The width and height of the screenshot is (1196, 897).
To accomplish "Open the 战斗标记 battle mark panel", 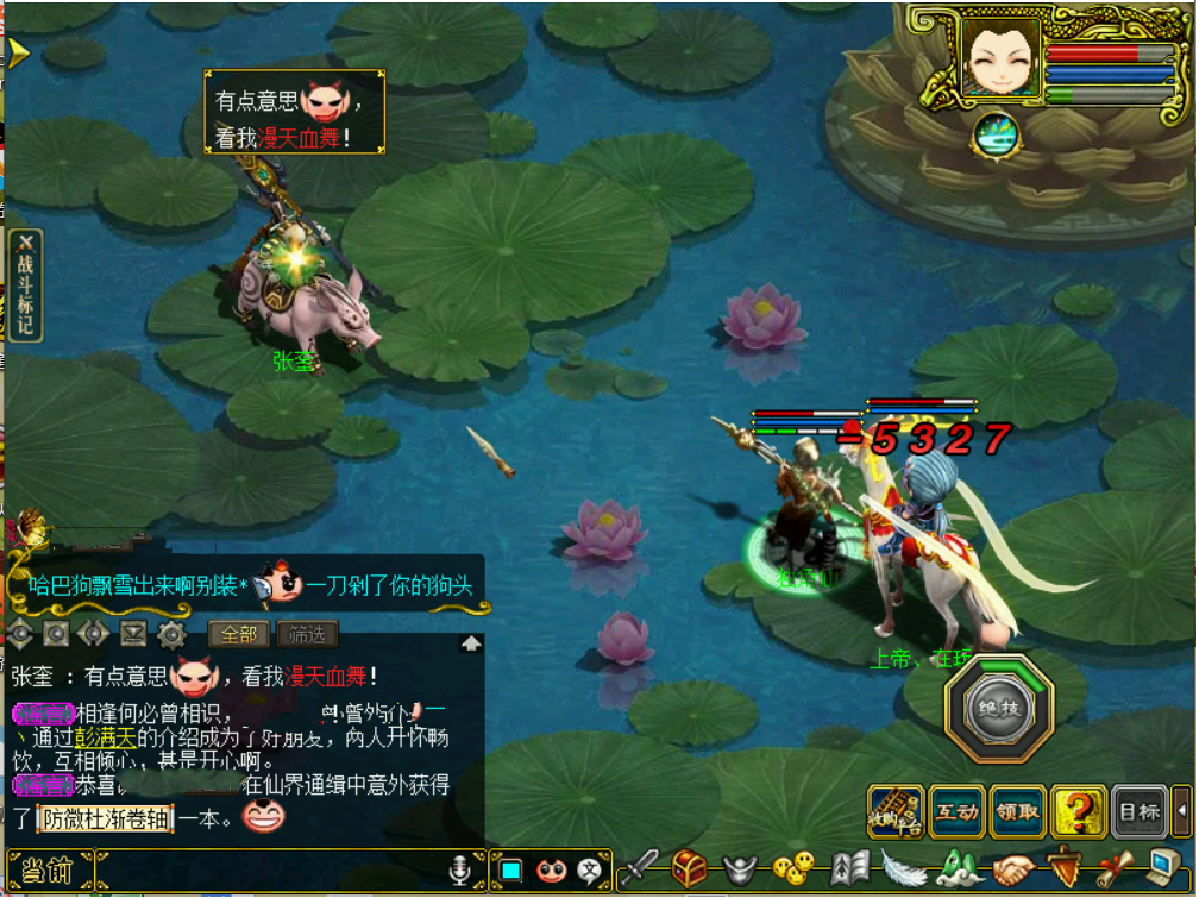I will [25, 286].
